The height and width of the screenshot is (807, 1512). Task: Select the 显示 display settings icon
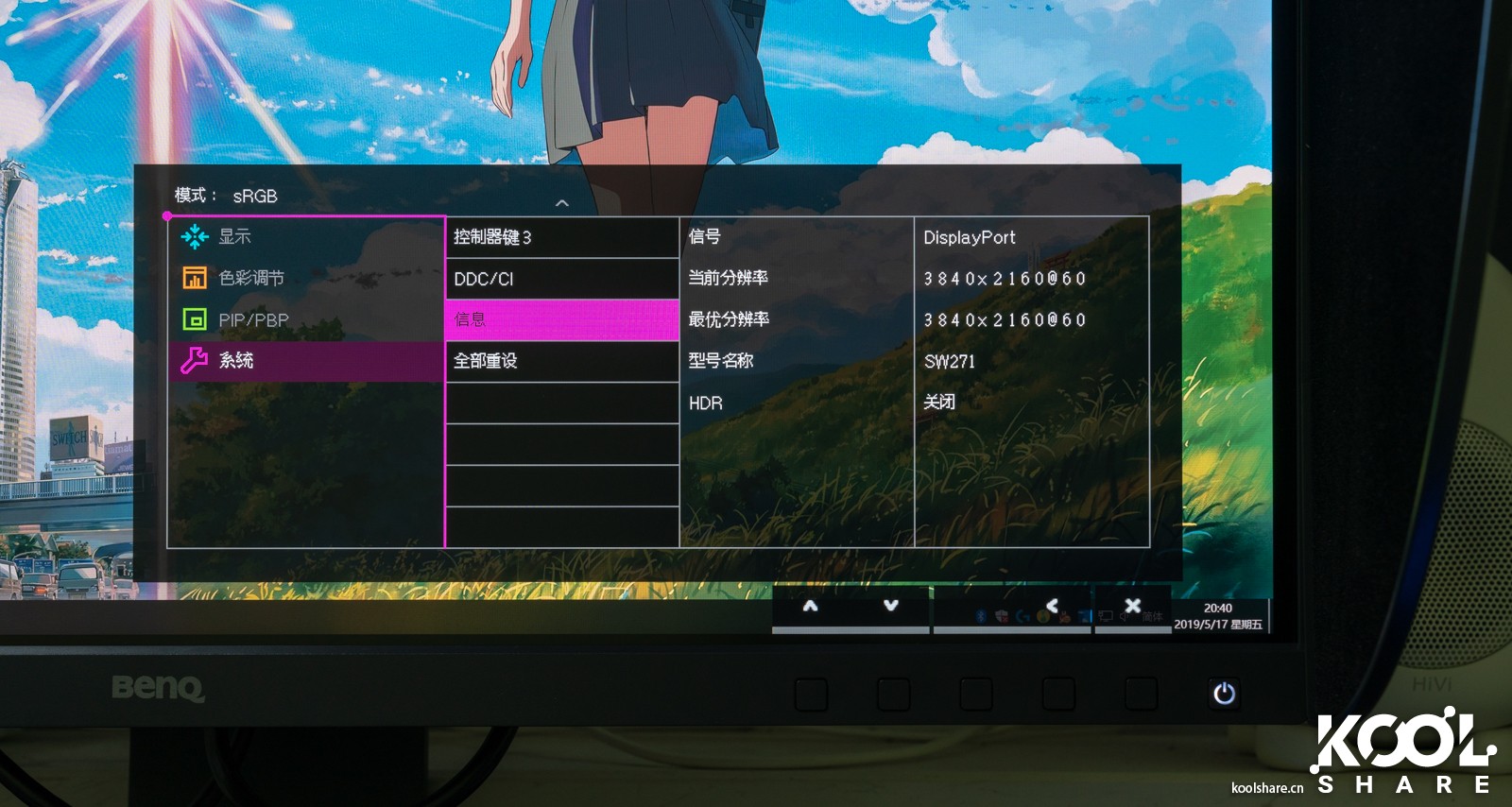pos(194,236)
